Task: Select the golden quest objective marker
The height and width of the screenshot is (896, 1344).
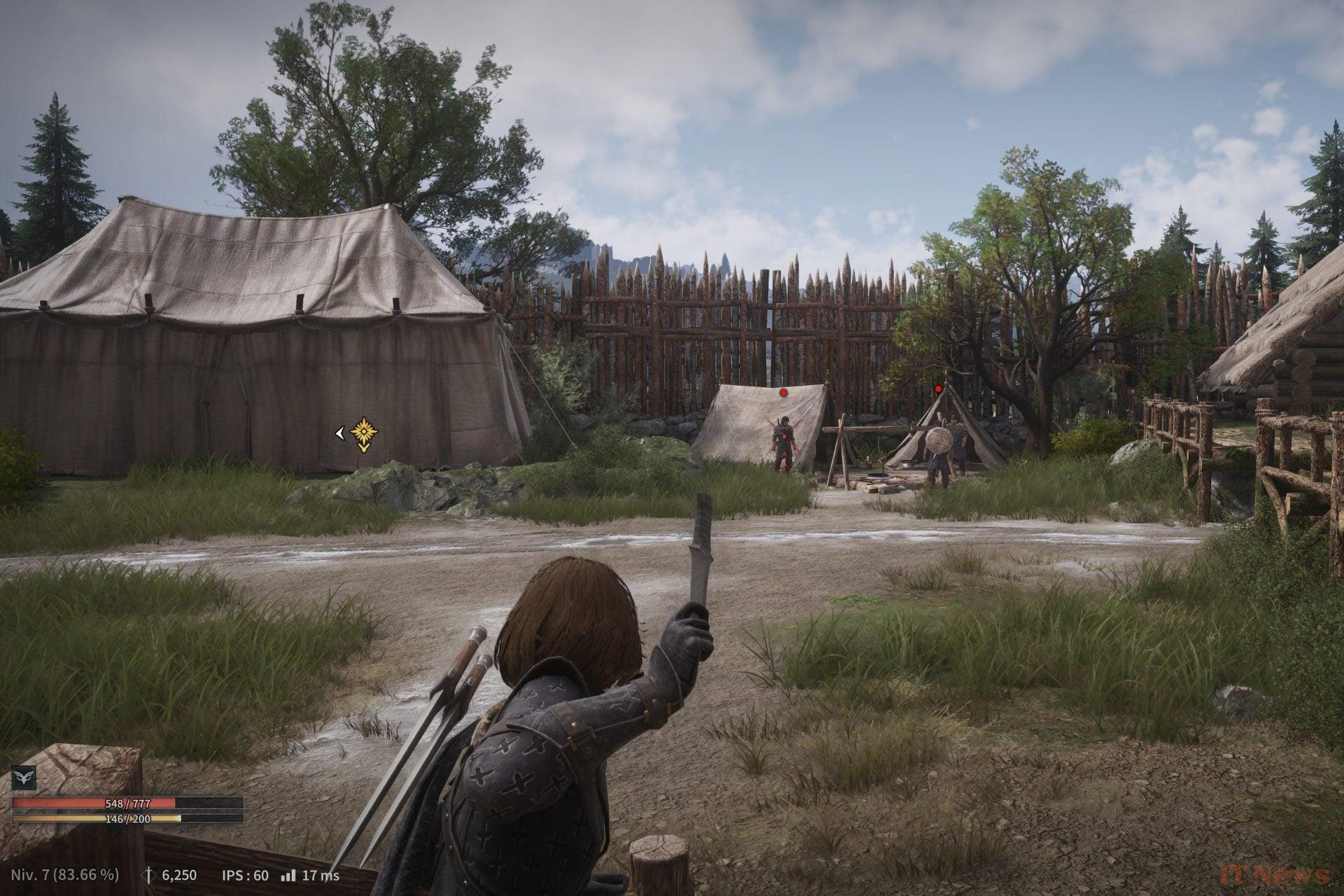Action: tap(363, 434)
